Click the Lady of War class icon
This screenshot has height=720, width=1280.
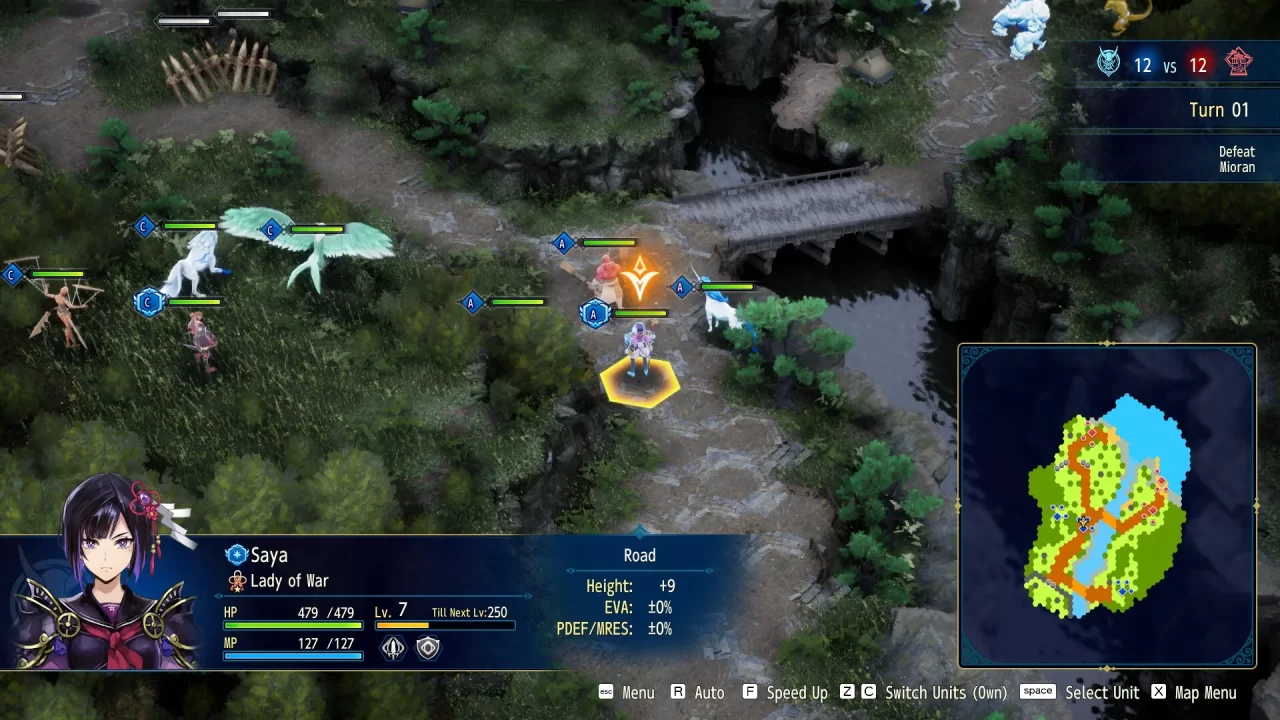(237, 580)
